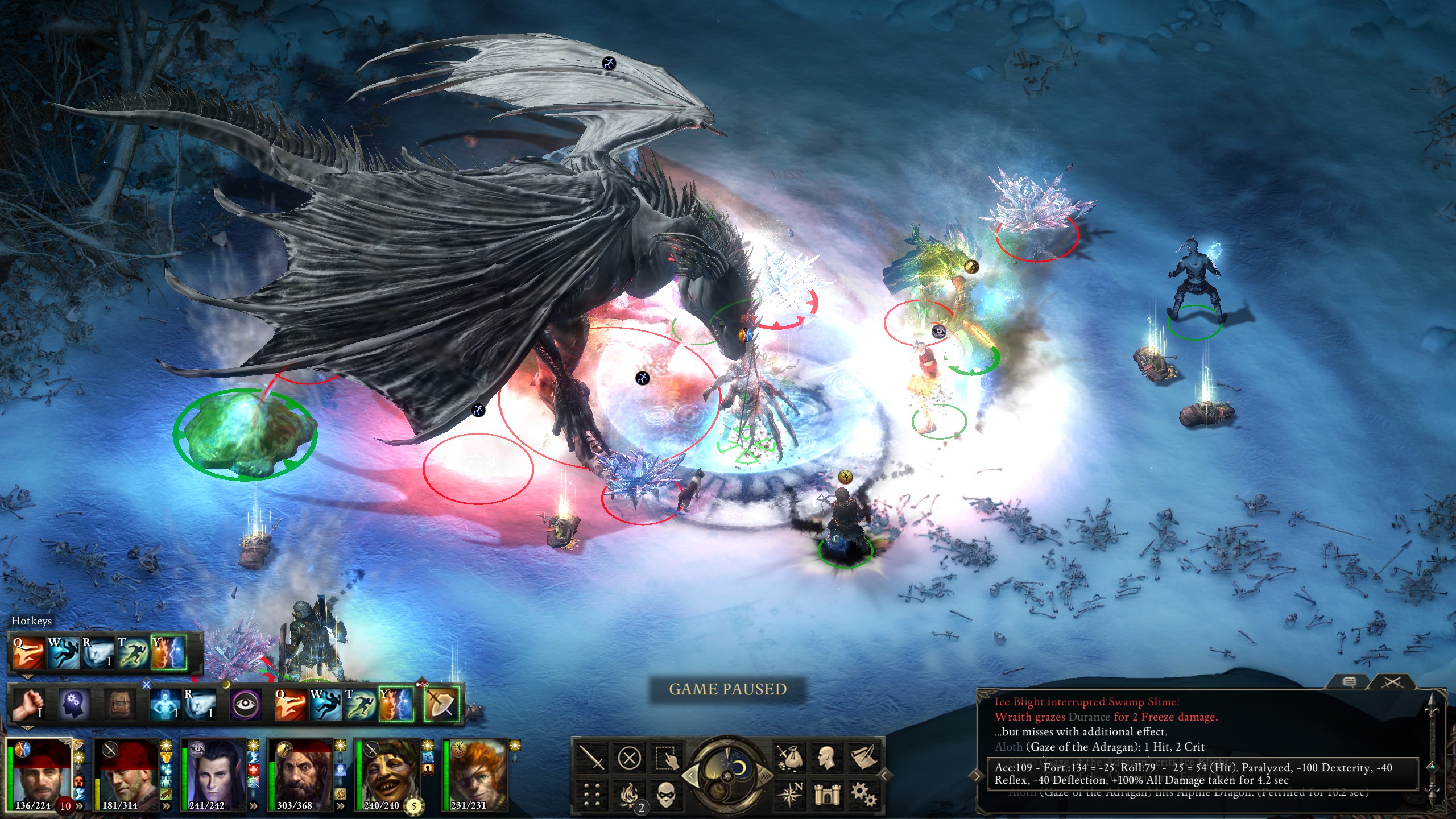Open the head-with-gears abilities menu
The height and width of the screenshot is (819, 1456).
pos(74,705)
